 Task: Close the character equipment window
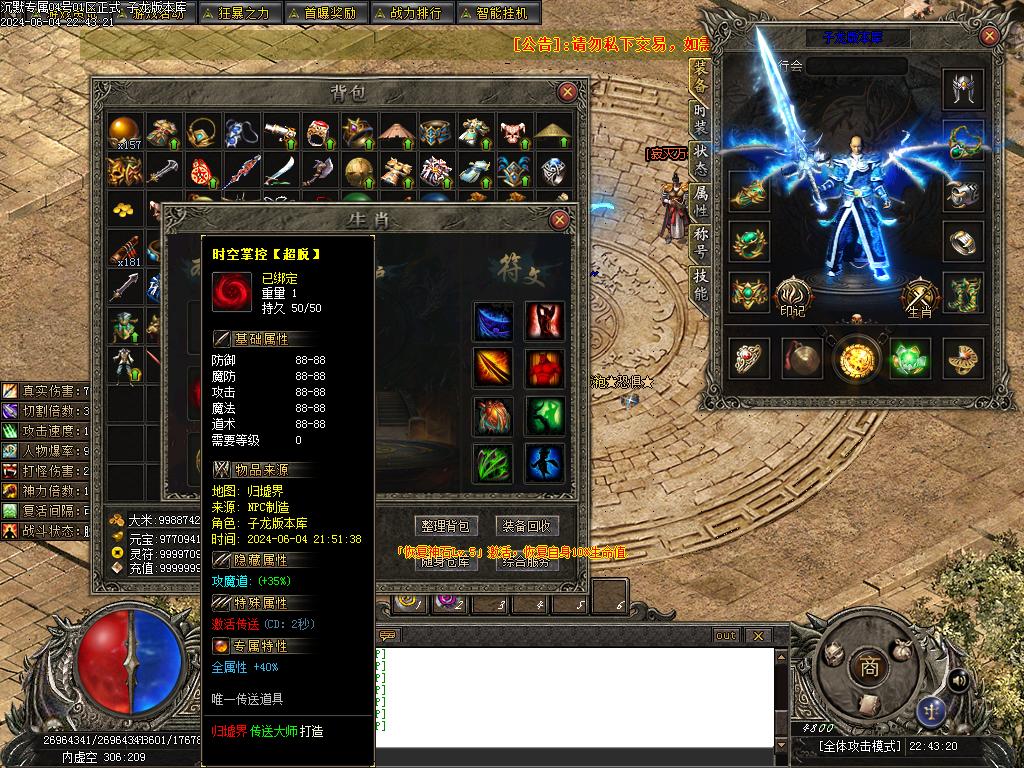coord(989,37)
